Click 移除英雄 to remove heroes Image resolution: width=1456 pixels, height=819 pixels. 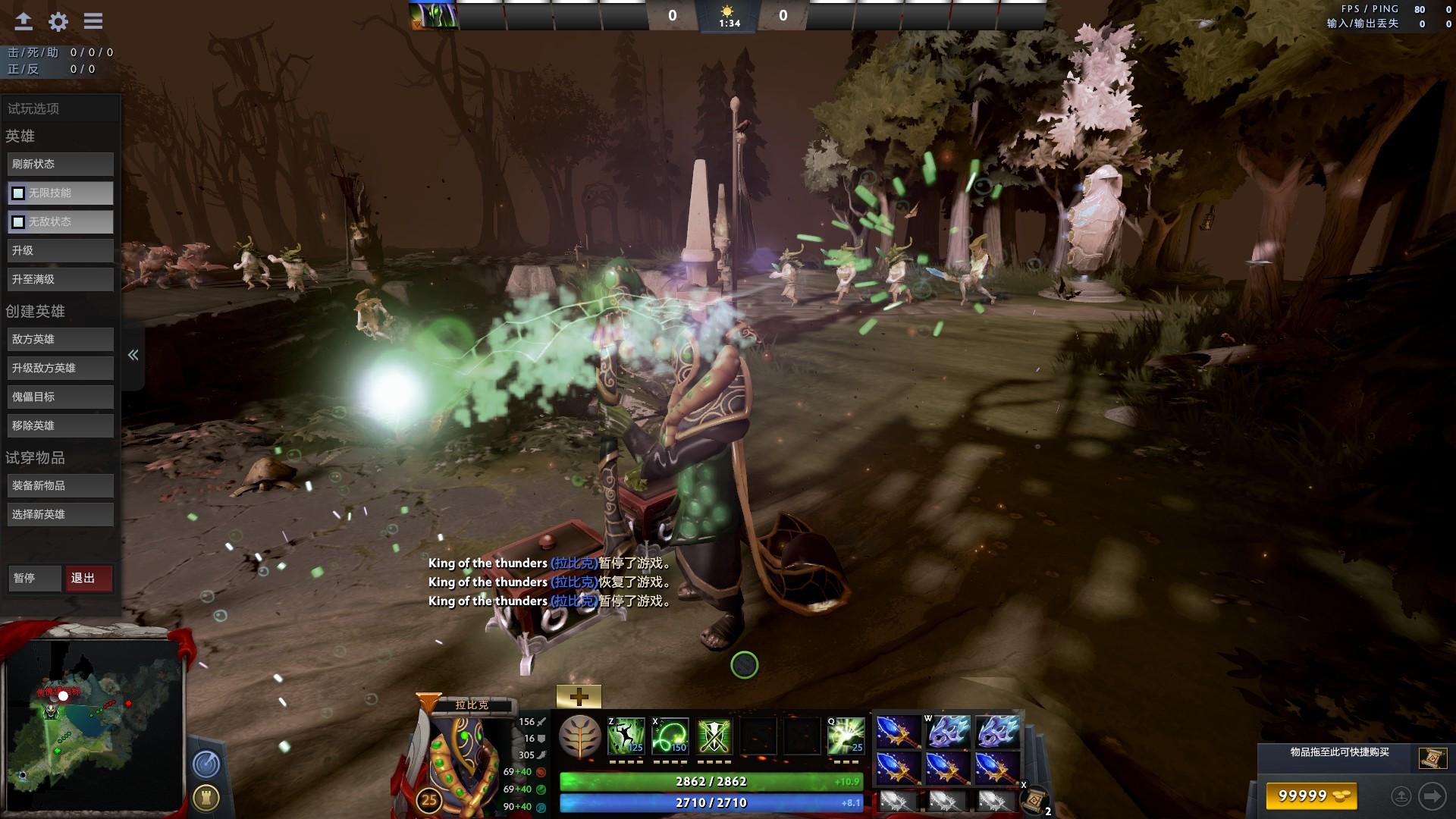[x=61, y=425]
